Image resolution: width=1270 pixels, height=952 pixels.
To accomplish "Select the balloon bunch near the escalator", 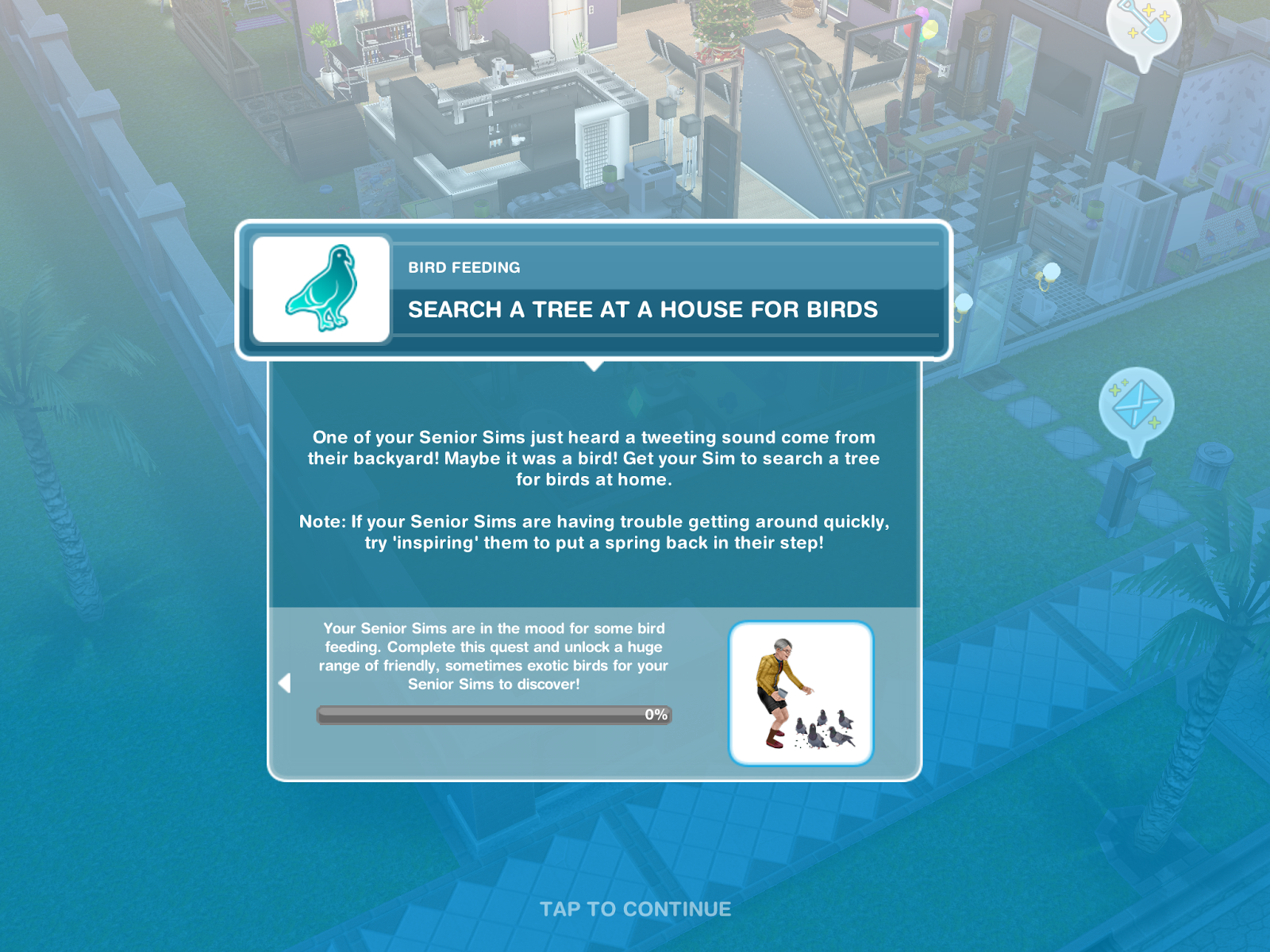I will (923, 24).
